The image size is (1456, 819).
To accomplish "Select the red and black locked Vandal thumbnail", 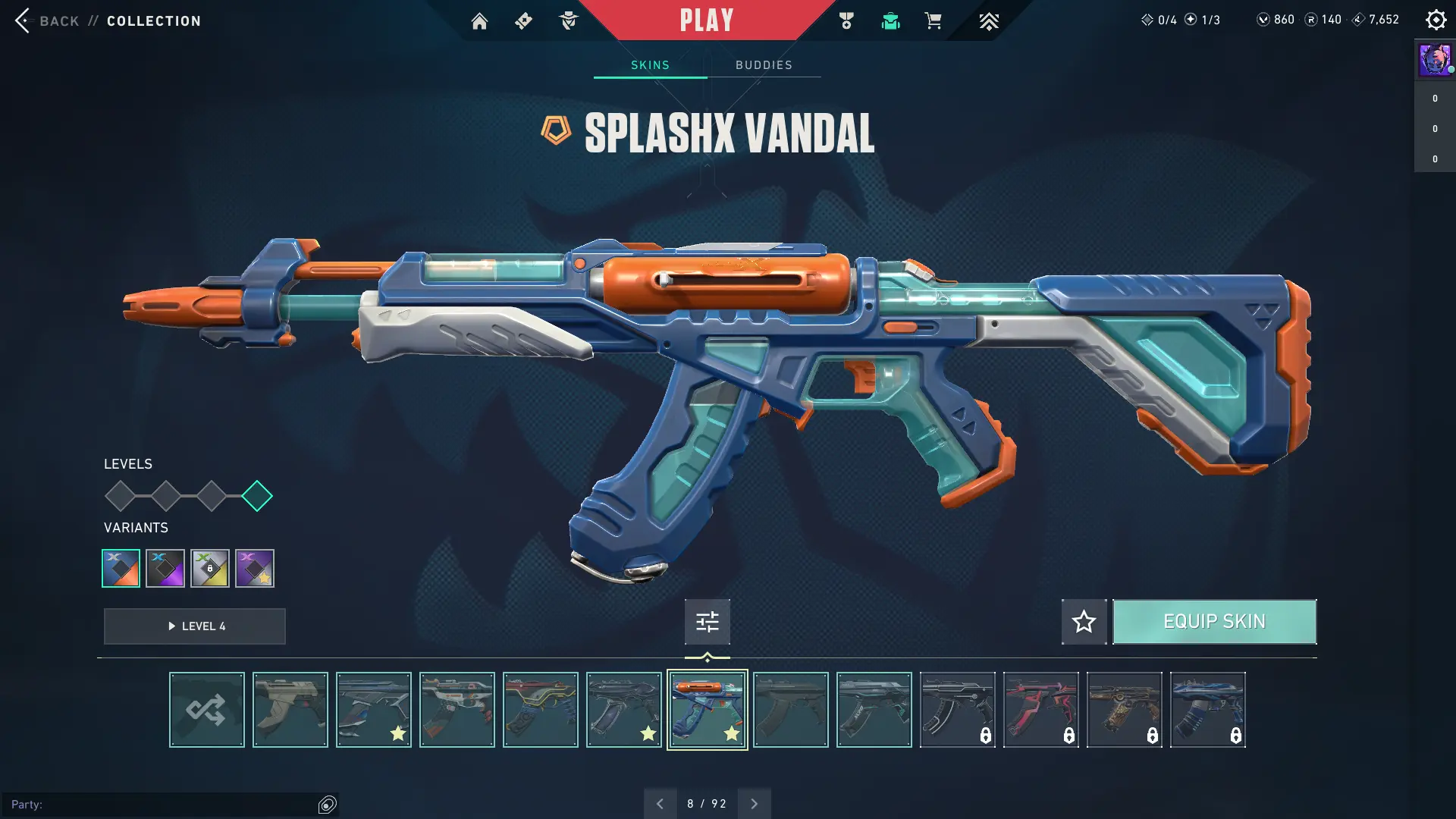I will click(1040, 710).
